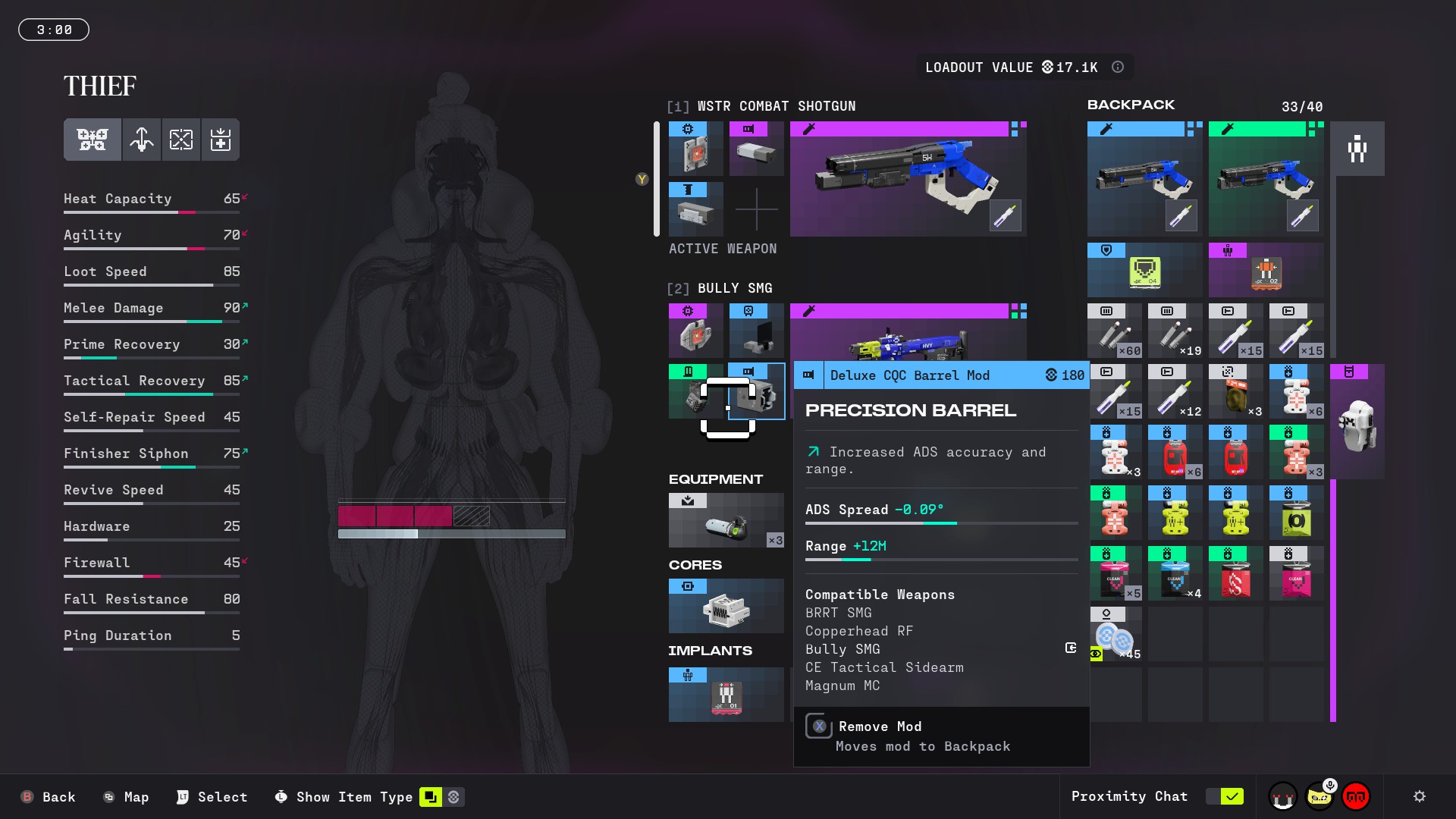Select the equipped WSTR Combat Shotgun
Image resolution: width=1456 pixels, height=819 pixels.
tap(908, 180)
